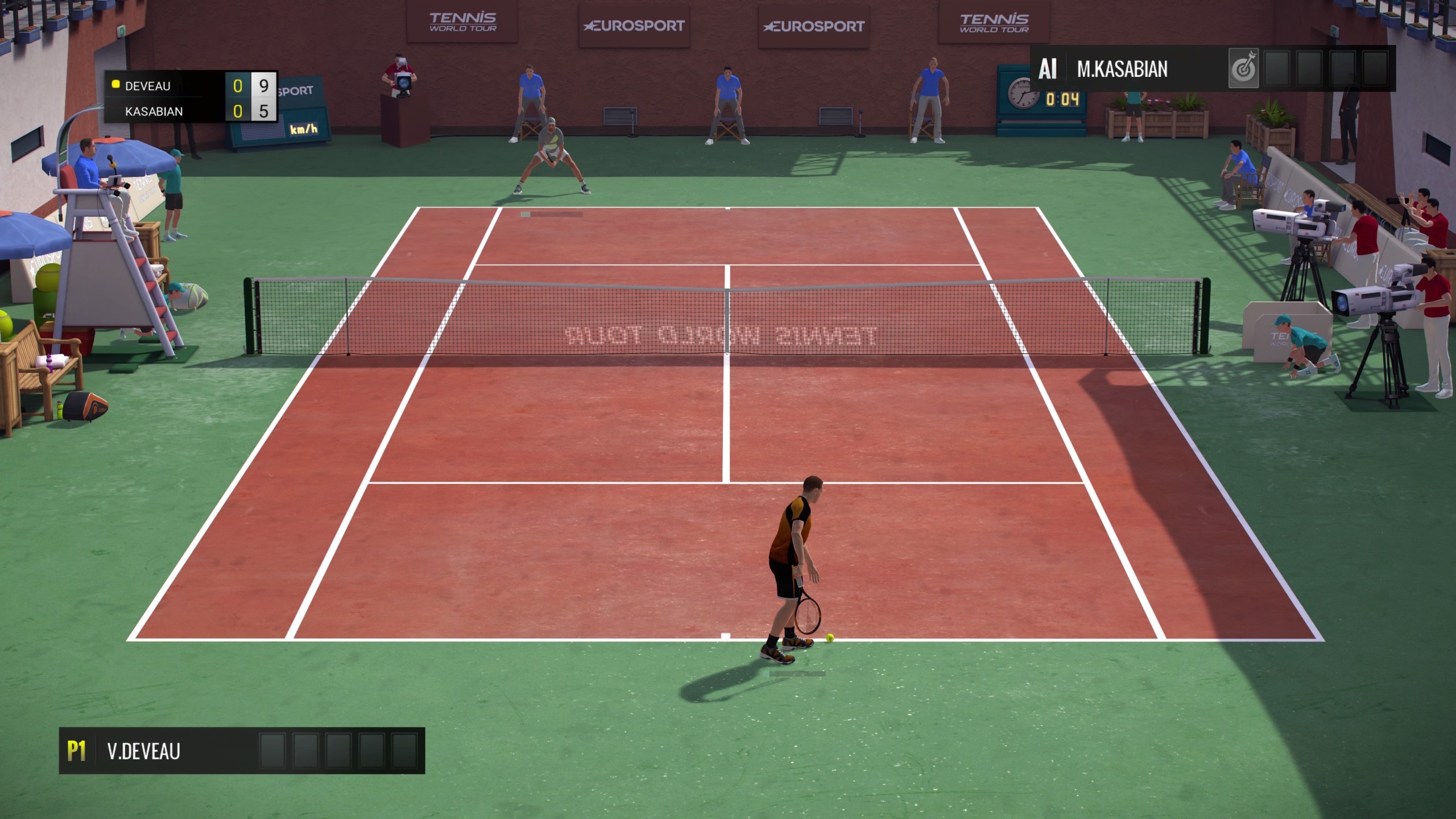The image size is (1456, 819).
Task: Click the AI label on Kasabian's name panel
Action: [x=1048, y=69]
